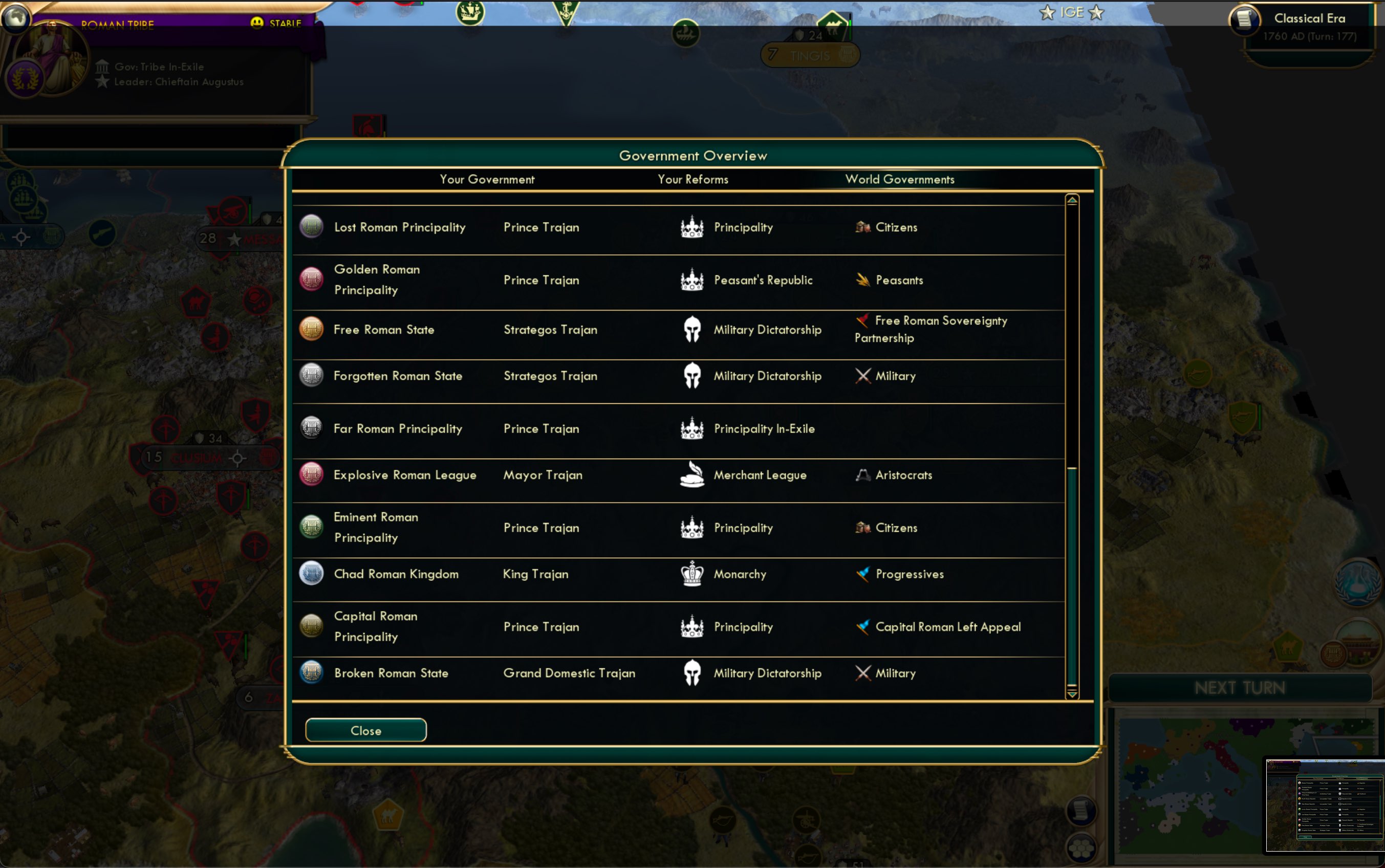The height and width of the screenshot is (868, 1385).
Task: Select the Principality crown icon for Lost Roman Principality
Action: point(692,227)
